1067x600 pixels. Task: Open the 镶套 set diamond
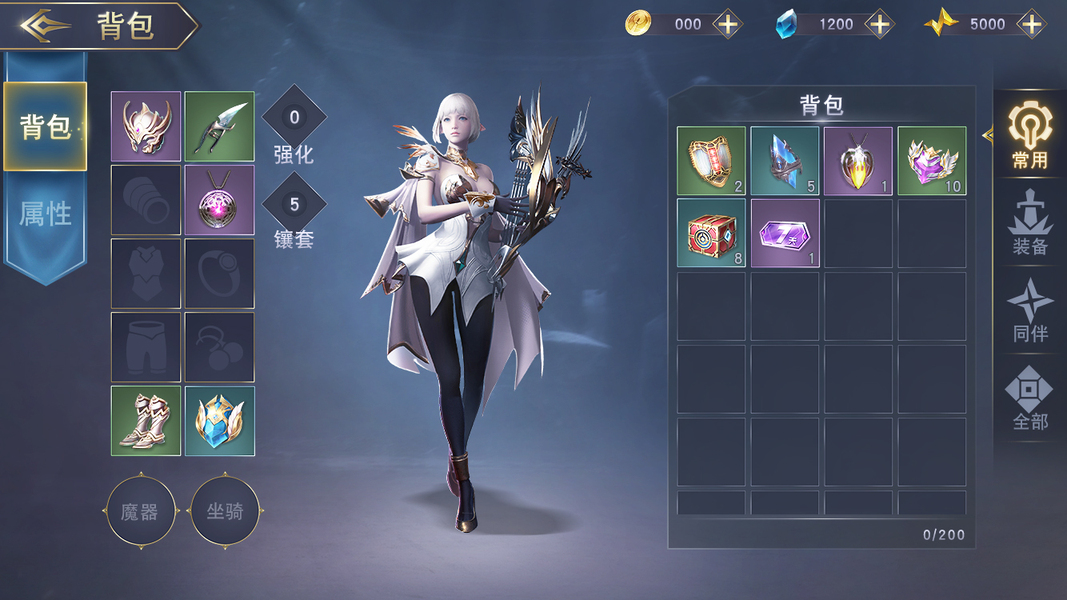point(294,207)
